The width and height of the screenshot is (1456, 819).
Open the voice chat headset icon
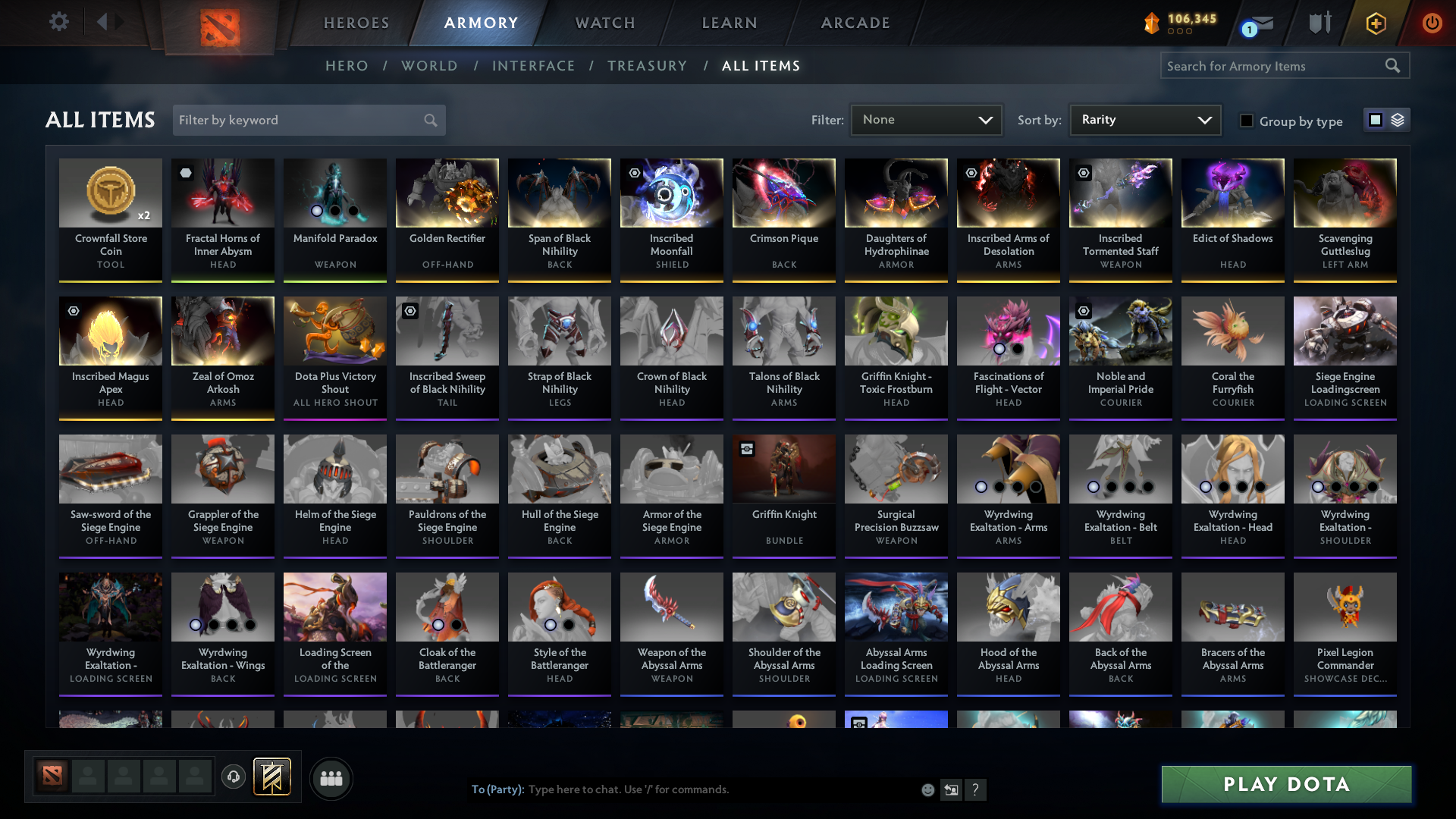[x=234, y=777]
